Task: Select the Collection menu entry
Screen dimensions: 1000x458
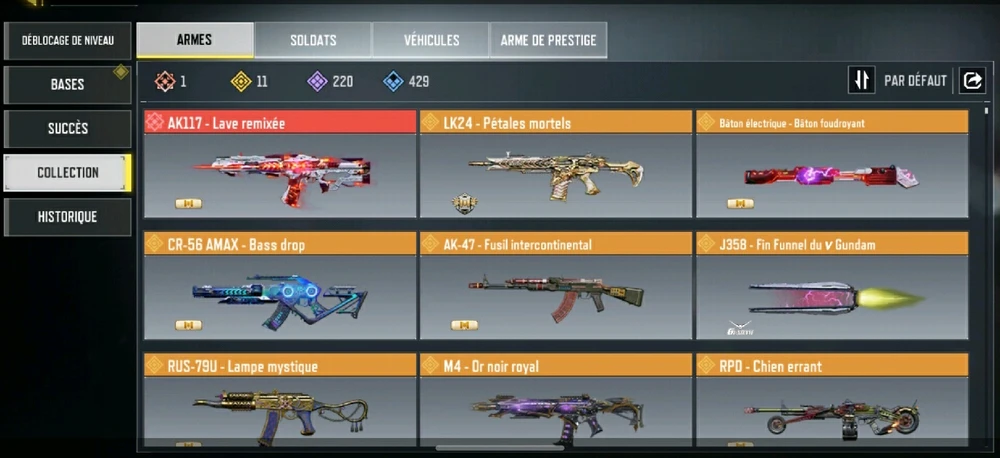Action: pos(68,173)
